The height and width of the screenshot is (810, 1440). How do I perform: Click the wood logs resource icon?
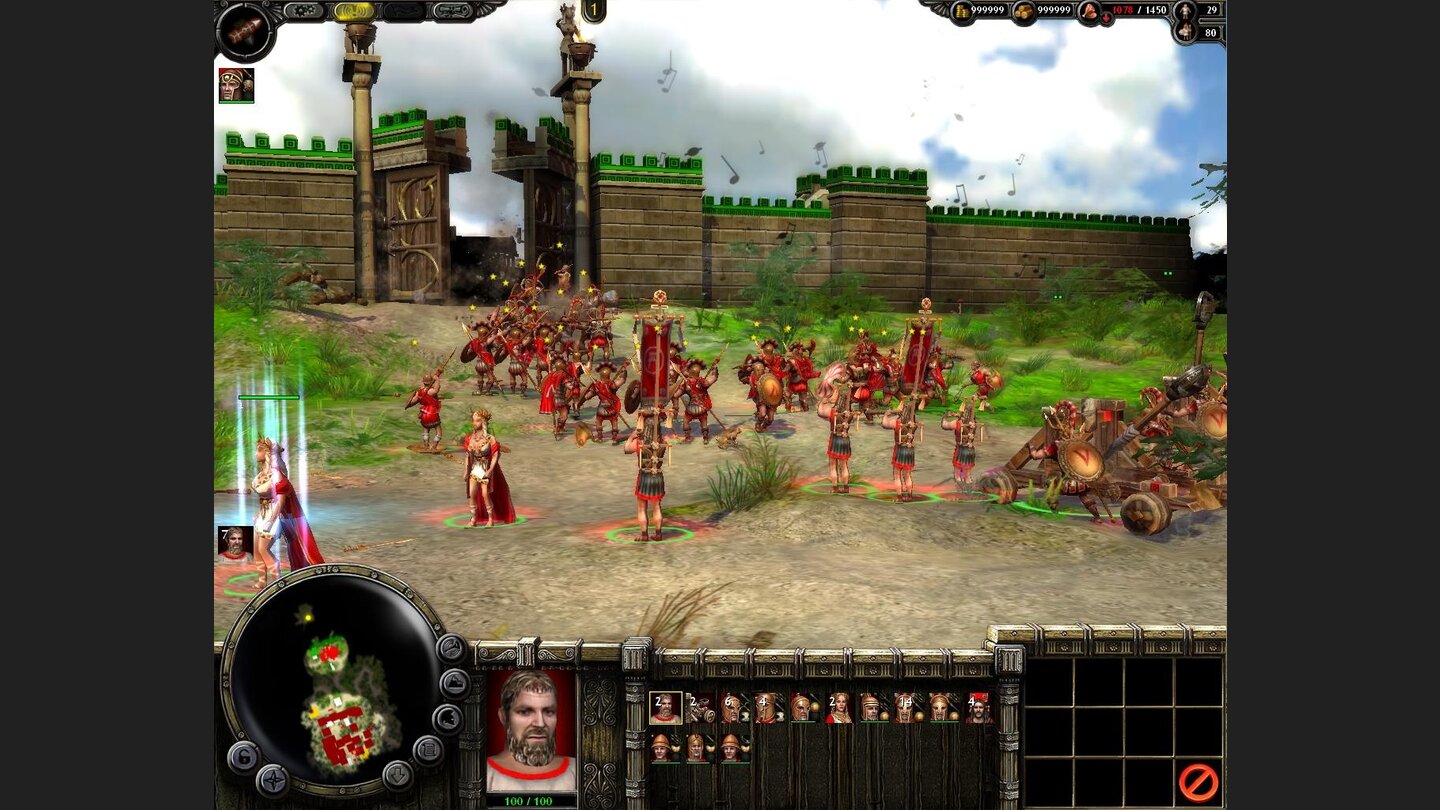(1024, 10)
